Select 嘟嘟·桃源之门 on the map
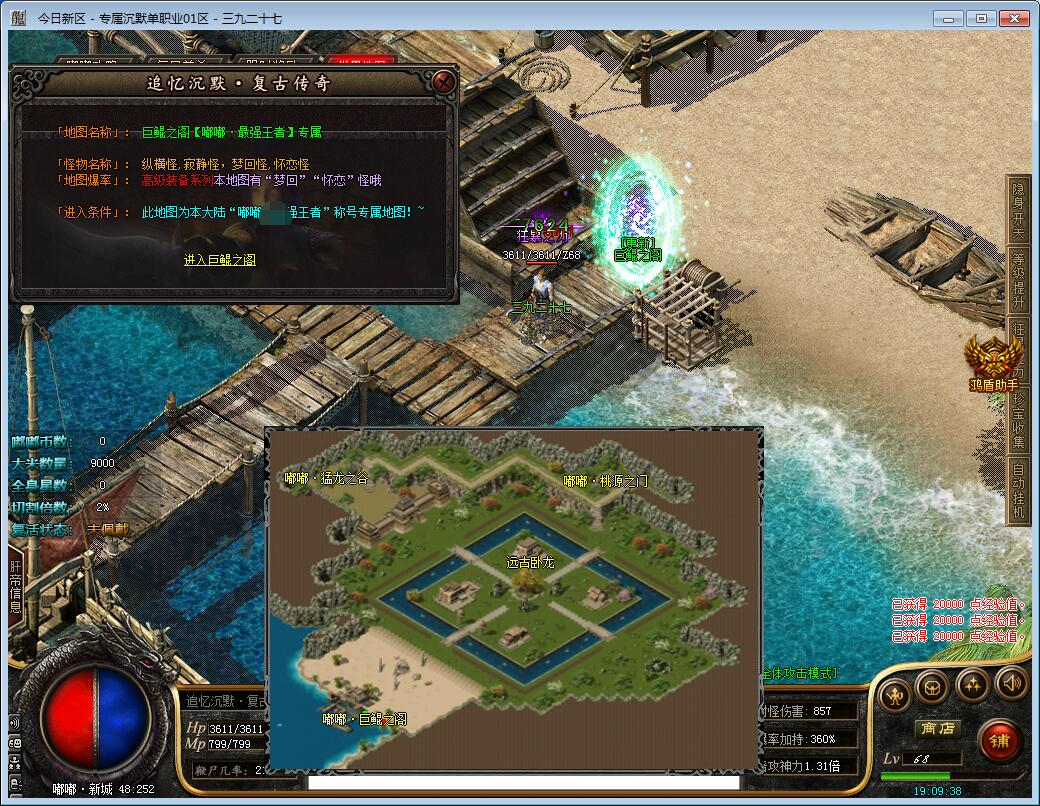1040x806 pixels. [x=605, y=481]
